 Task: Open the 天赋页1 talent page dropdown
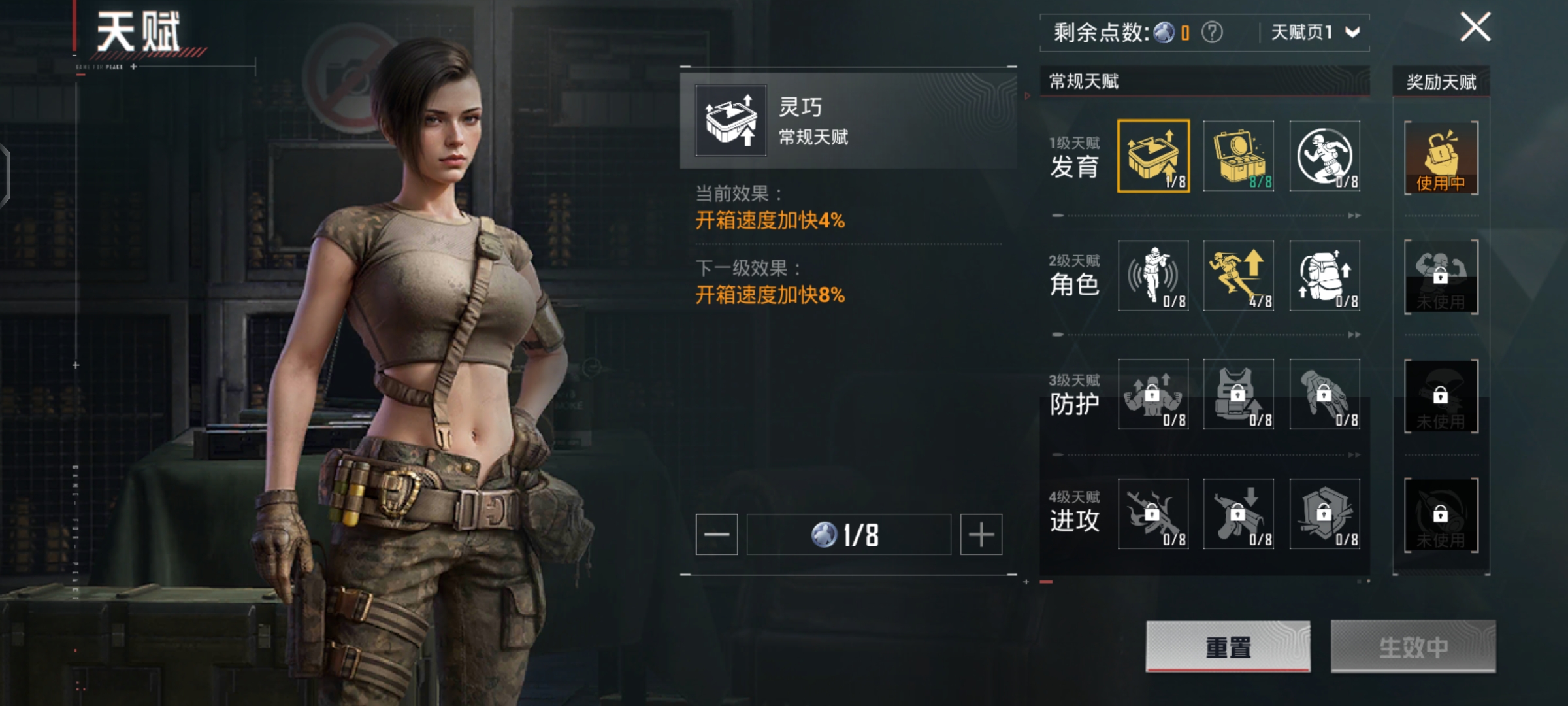(x=1315, y=32)
